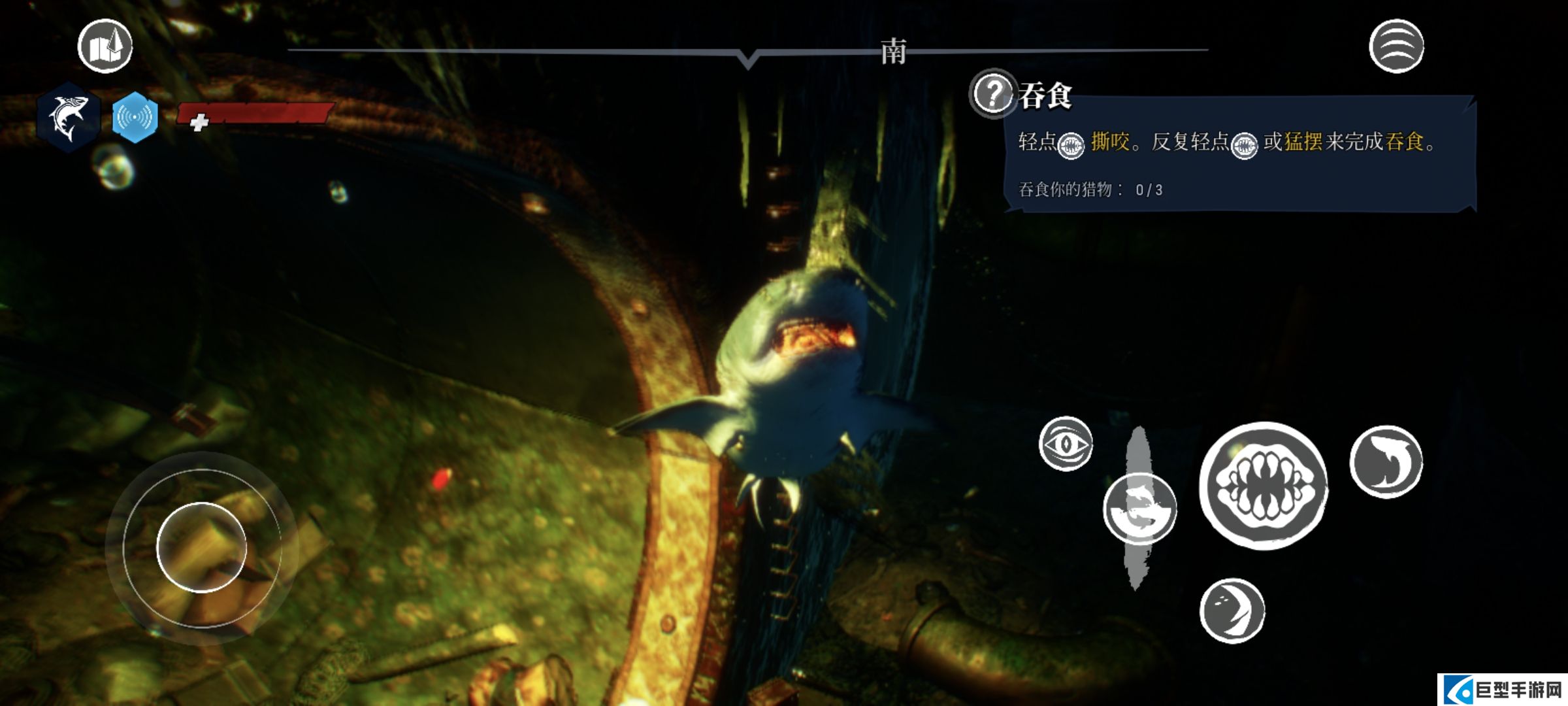Open the map icon
The image size is (1568, 706).
(105, 46)
